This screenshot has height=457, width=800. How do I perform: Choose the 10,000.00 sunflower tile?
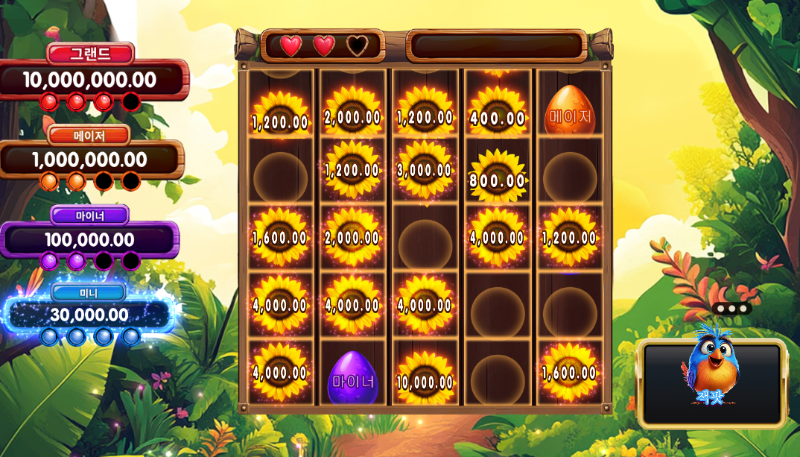(426, 375)
